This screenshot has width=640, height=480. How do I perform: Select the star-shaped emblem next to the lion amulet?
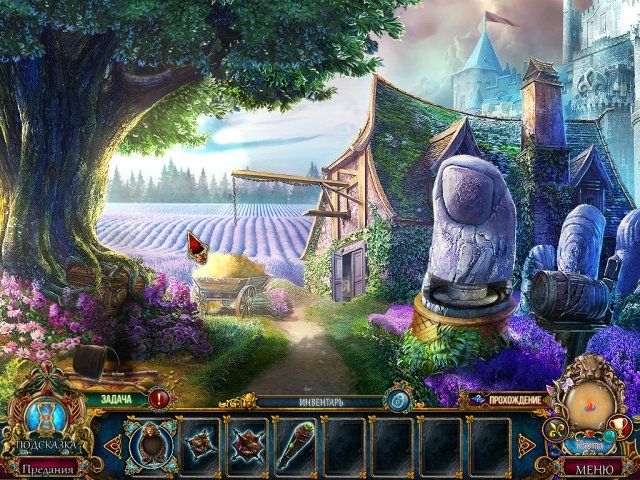200,441
